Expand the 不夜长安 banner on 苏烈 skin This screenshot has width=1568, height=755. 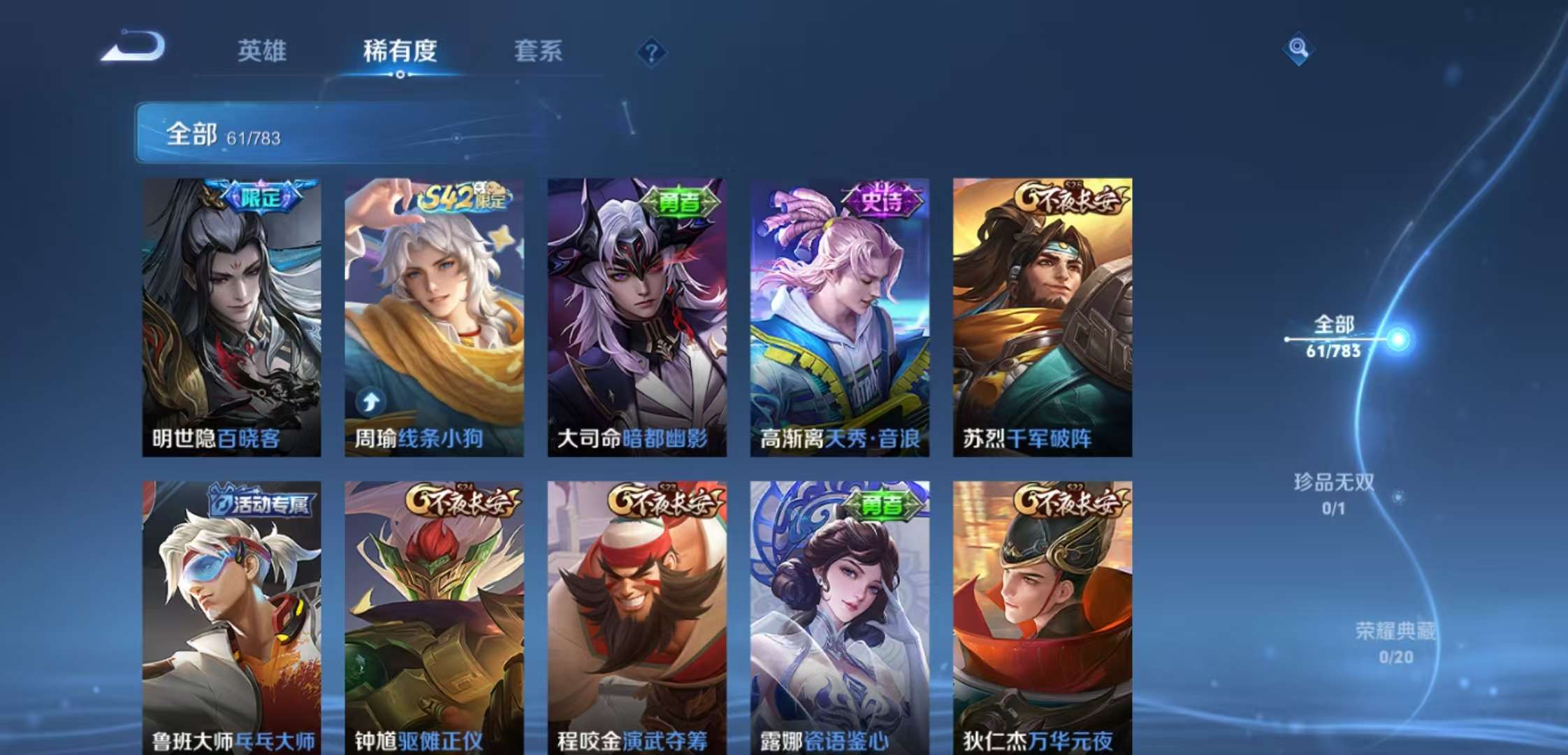pos(1070,199)
